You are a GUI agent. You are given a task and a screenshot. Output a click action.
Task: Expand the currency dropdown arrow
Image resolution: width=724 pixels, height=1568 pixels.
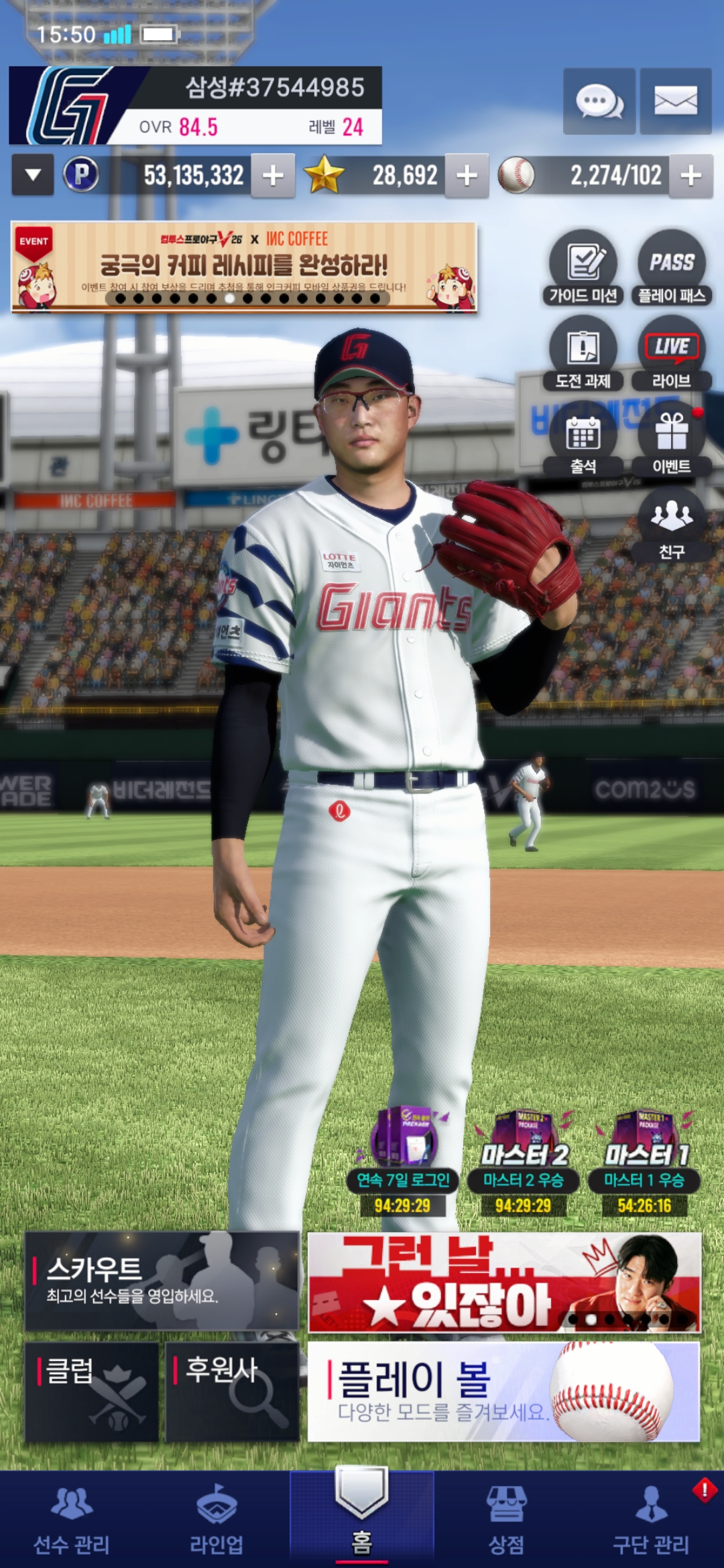(x=33, y=176)
